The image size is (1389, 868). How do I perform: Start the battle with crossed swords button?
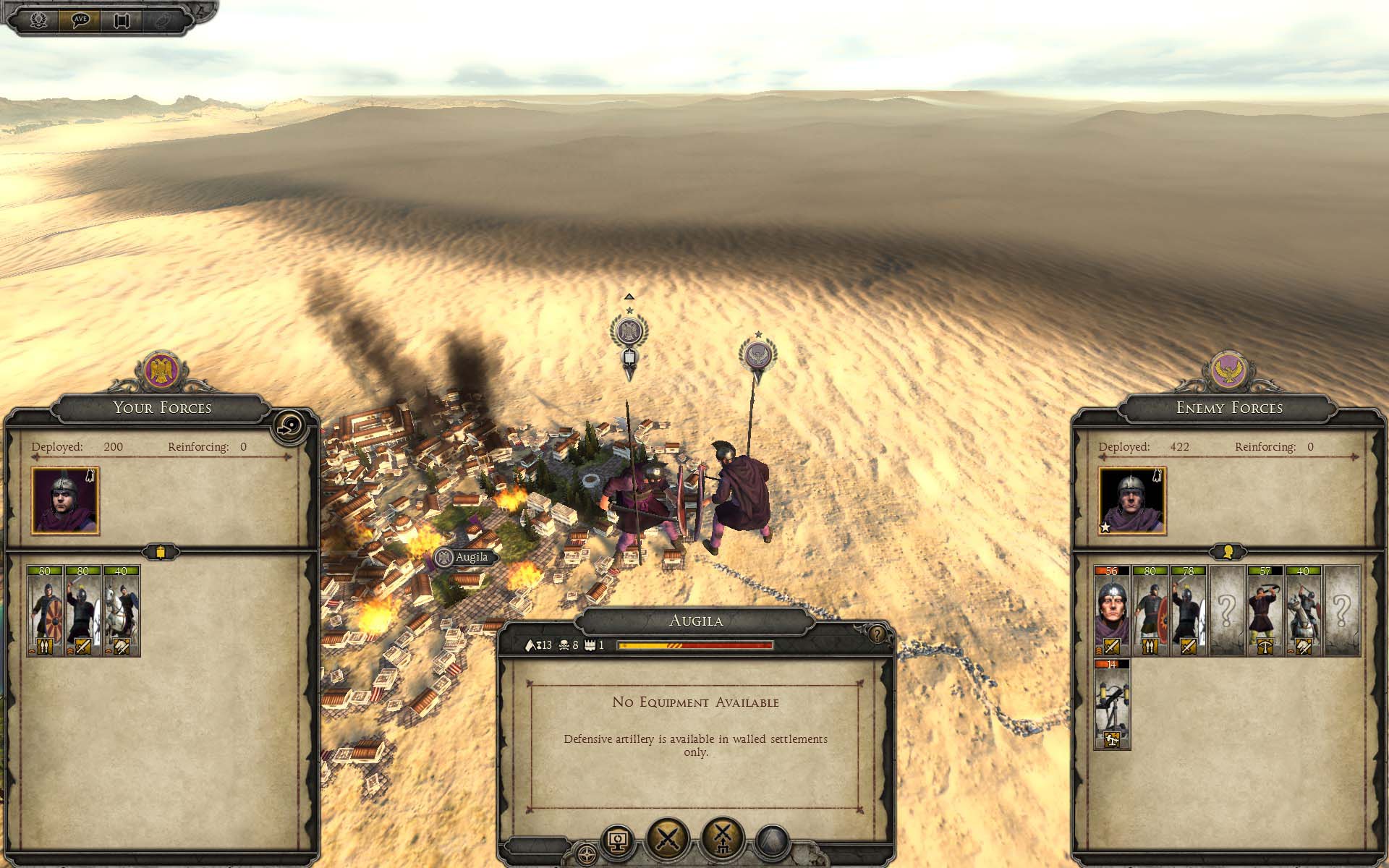pyautogui.click(x=667, y=839)
